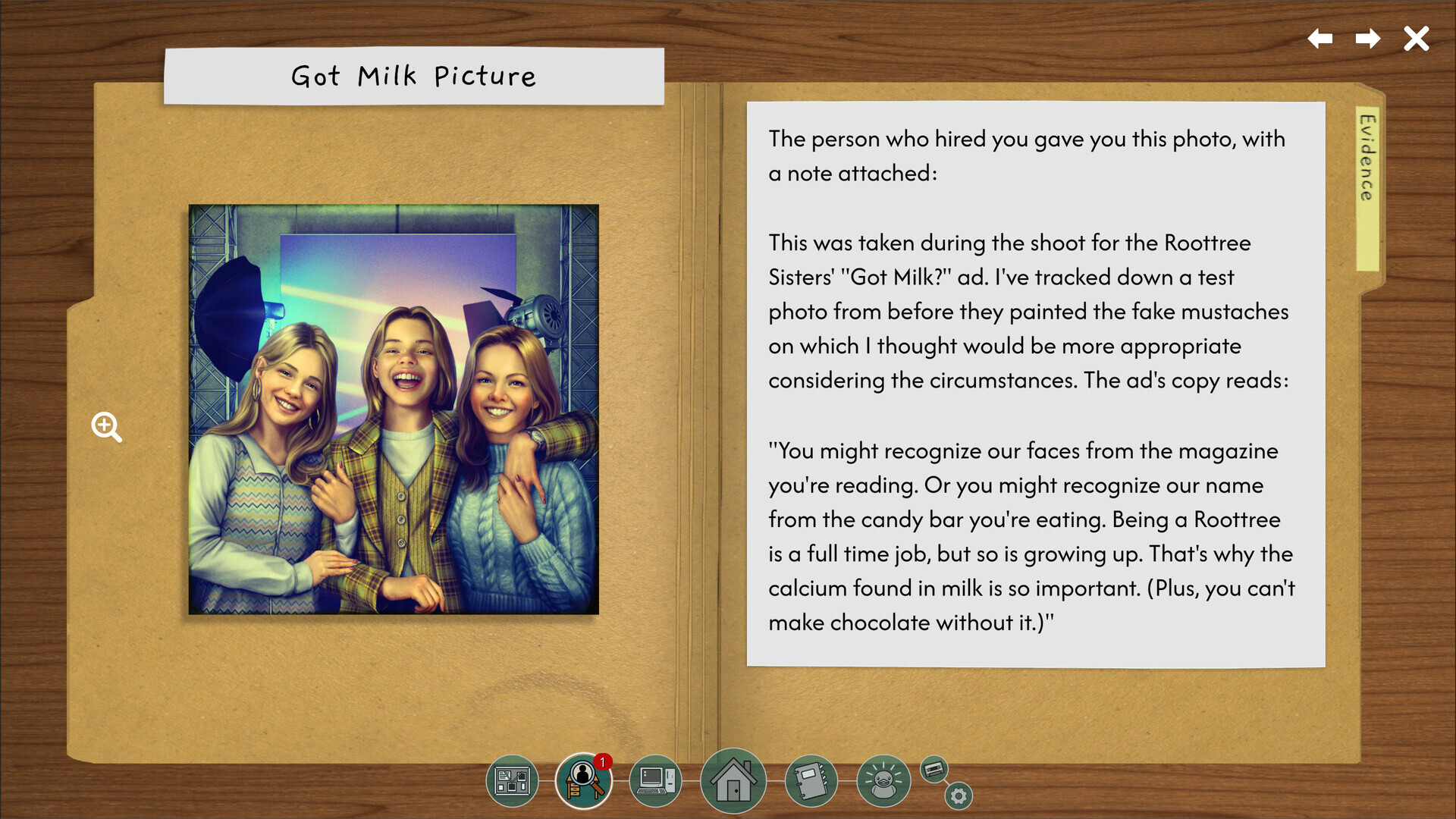Open the notebook journal
Viewport: 1456px width, 819px height.
pyautogui.click(x=811, y=780)
